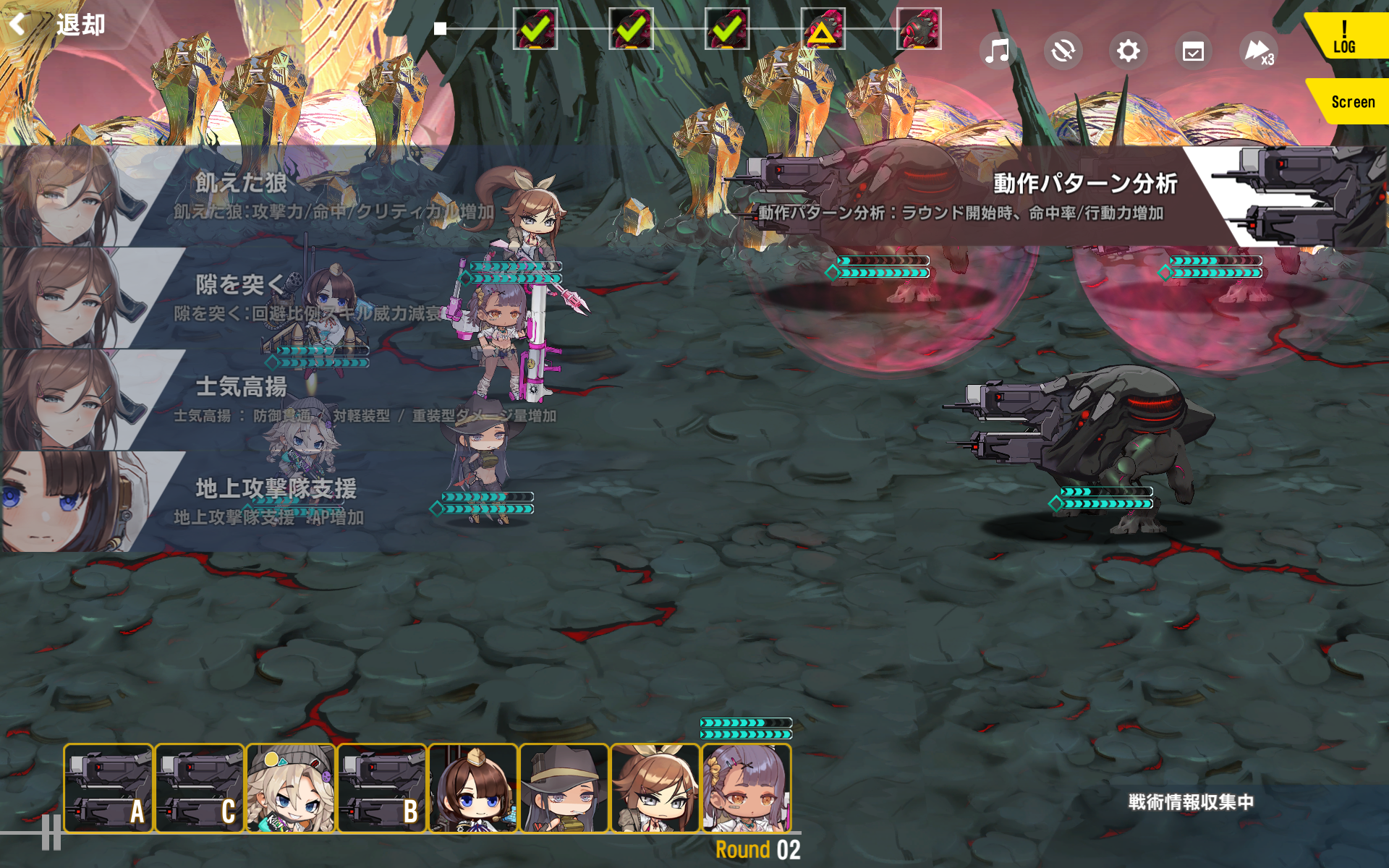Open the battle LOG panel
The width and height of the screenshot is (1389, 868).
click(1345, 38)
